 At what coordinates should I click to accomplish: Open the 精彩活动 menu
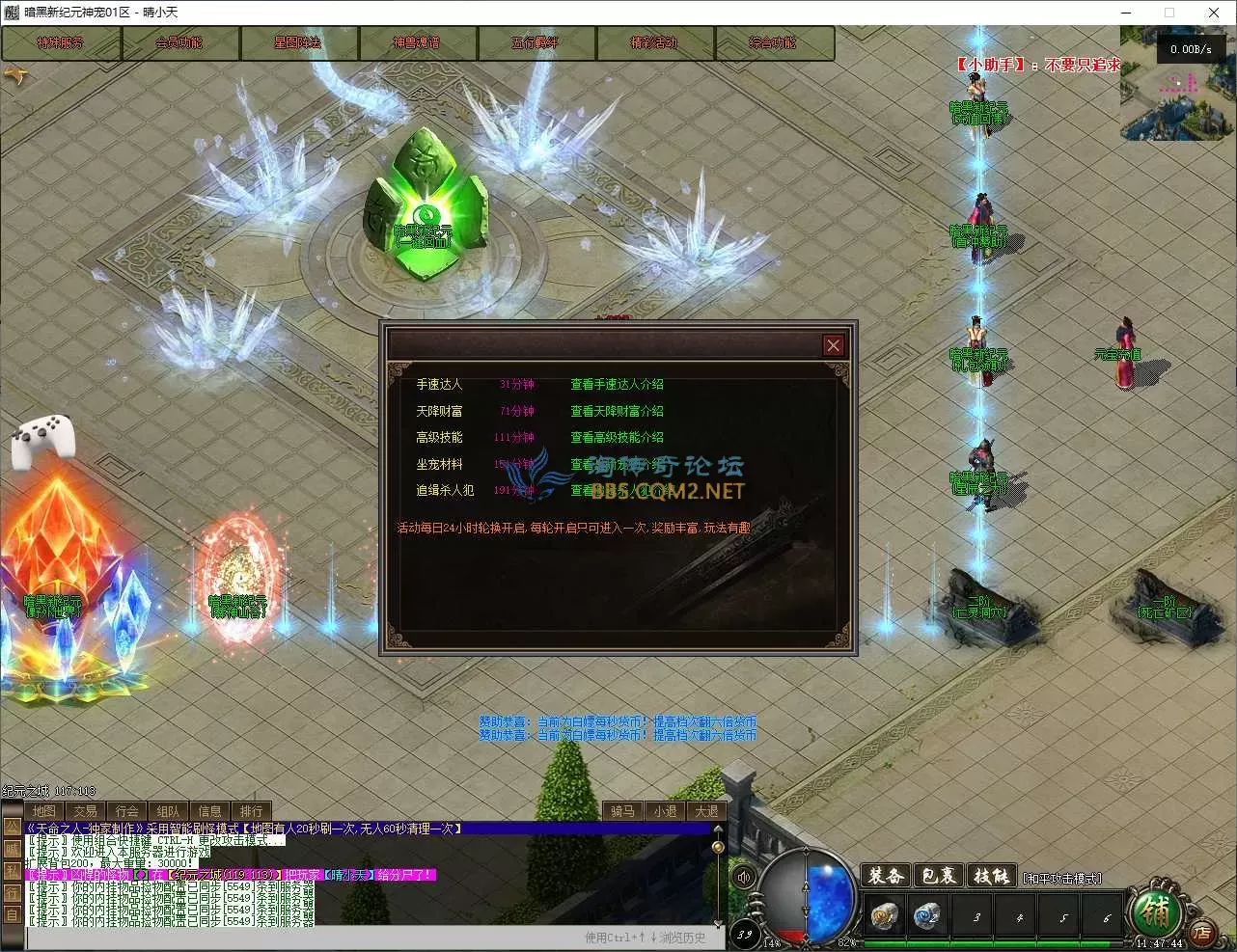[654, 43]
